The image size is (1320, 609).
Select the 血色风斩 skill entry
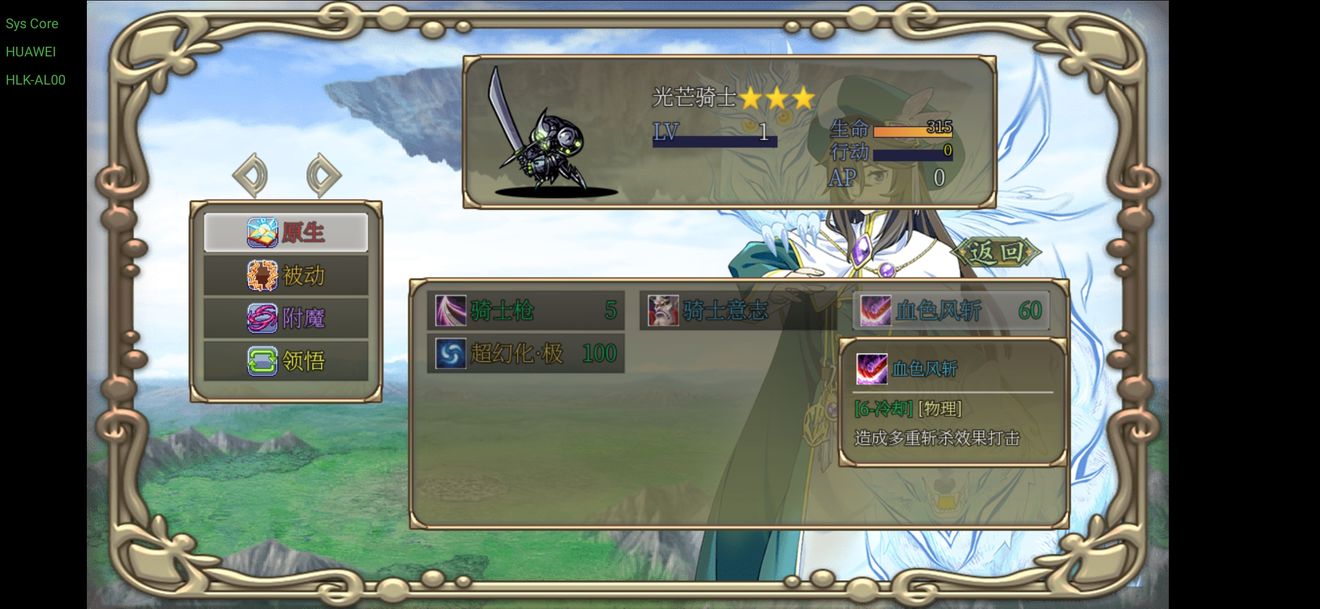951,310
